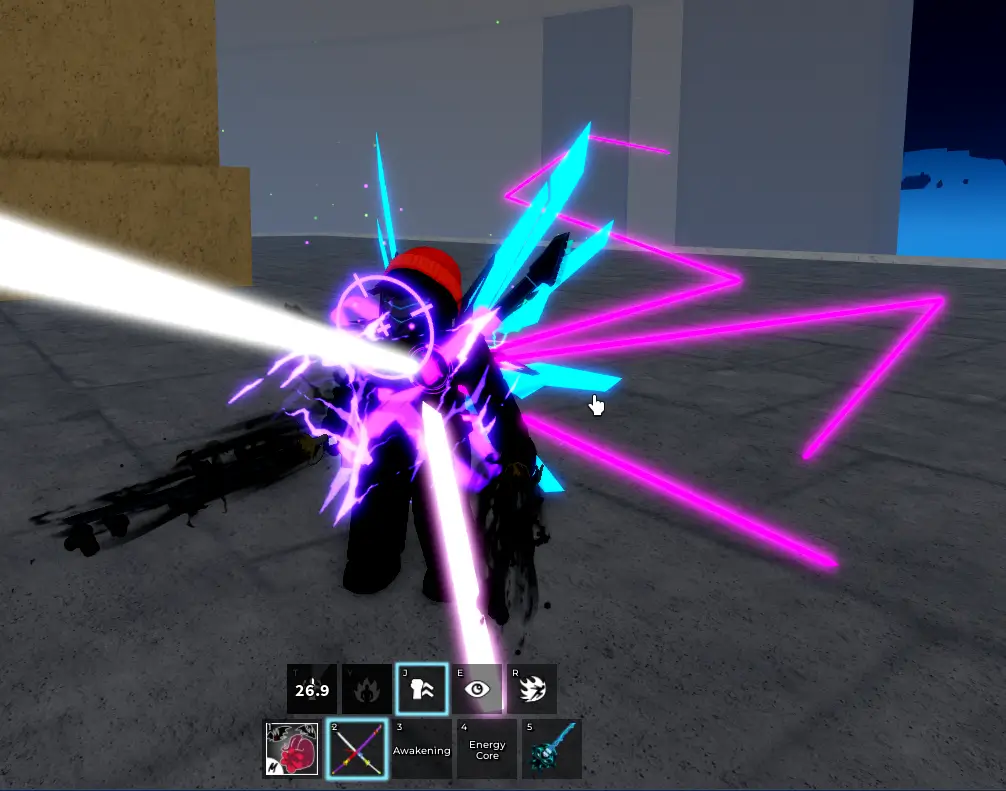This screenshot has height=791, width=1006.
Task: Toggle the eye observation ability
Action: (477, 689)
